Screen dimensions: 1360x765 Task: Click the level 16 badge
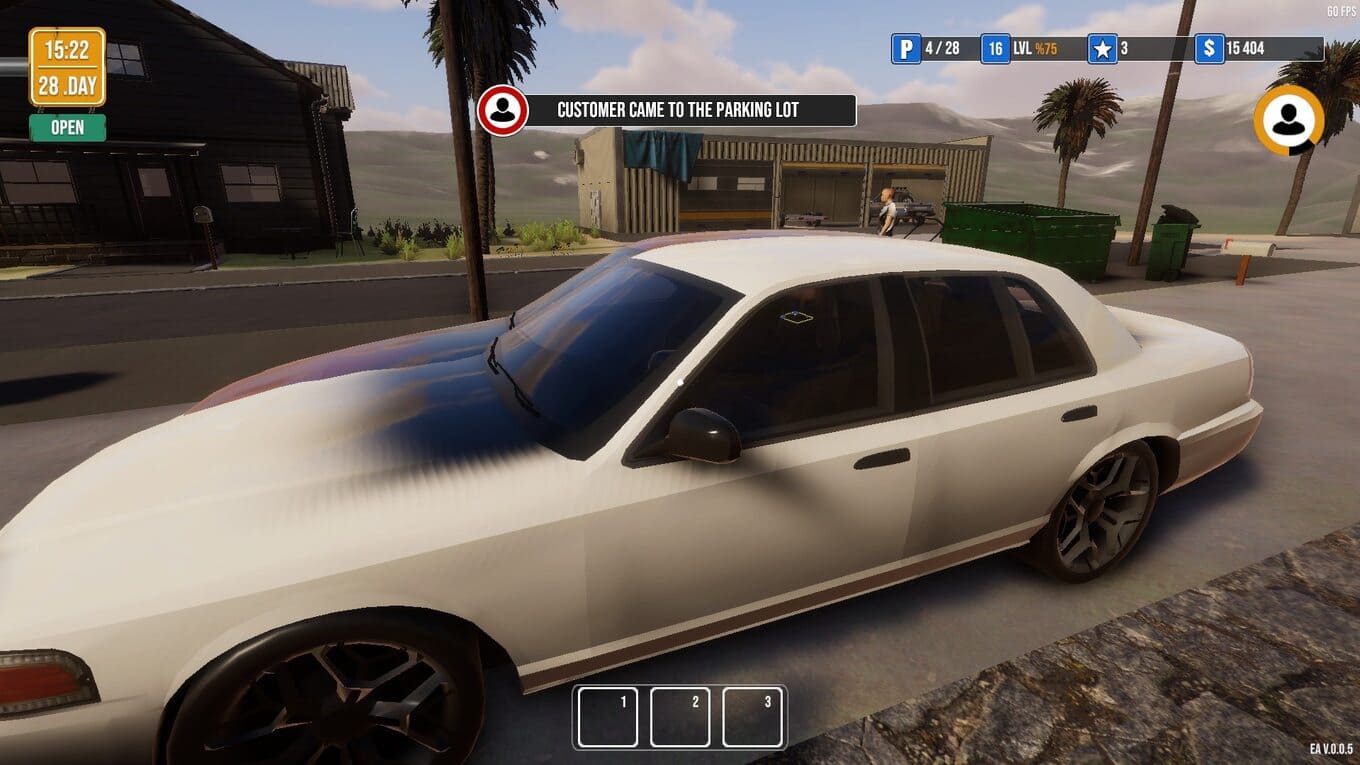995,48
